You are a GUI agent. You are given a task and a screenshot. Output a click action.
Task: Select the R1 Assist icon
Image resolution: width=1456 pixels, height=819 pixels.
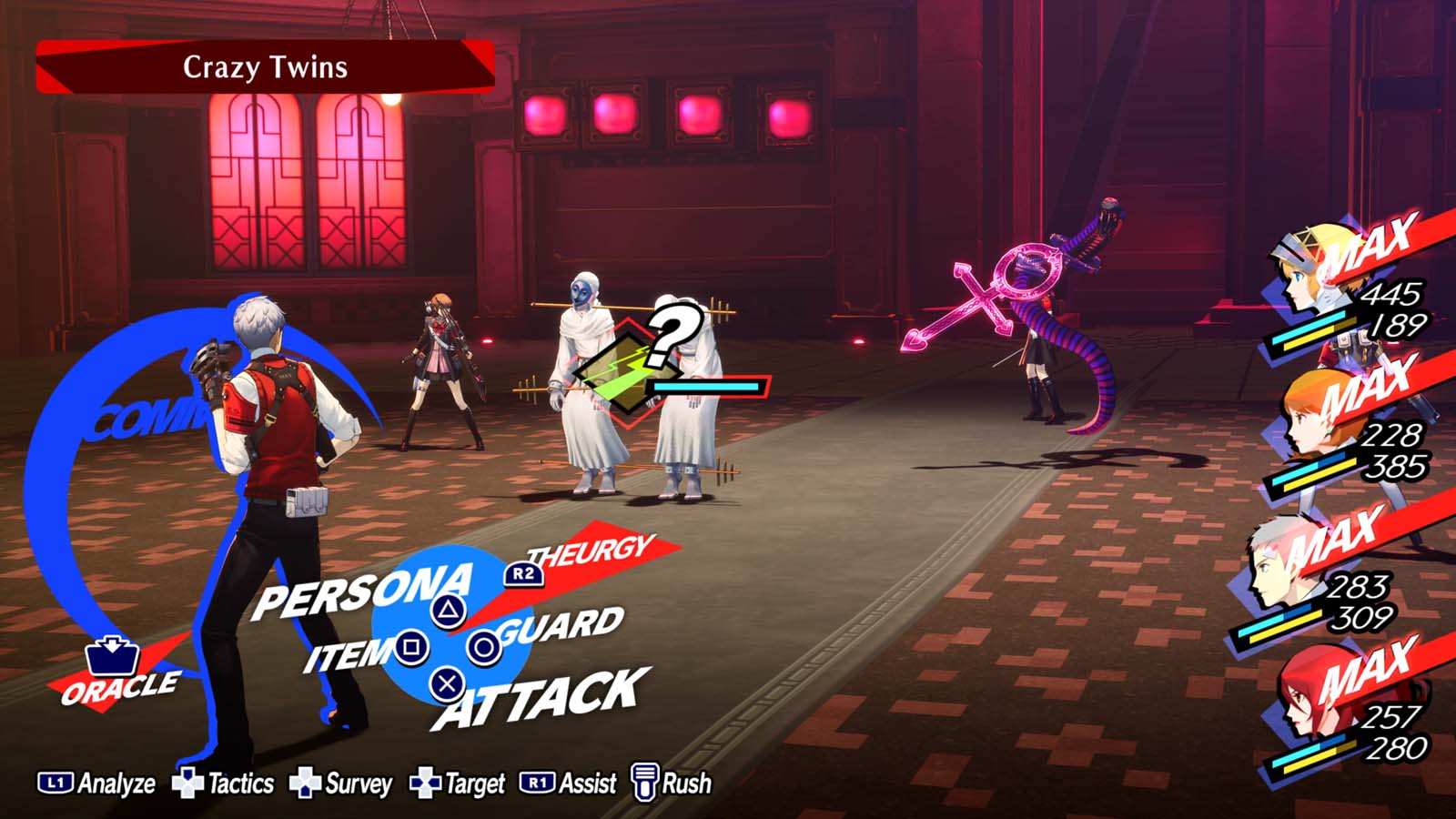(541, 782)
